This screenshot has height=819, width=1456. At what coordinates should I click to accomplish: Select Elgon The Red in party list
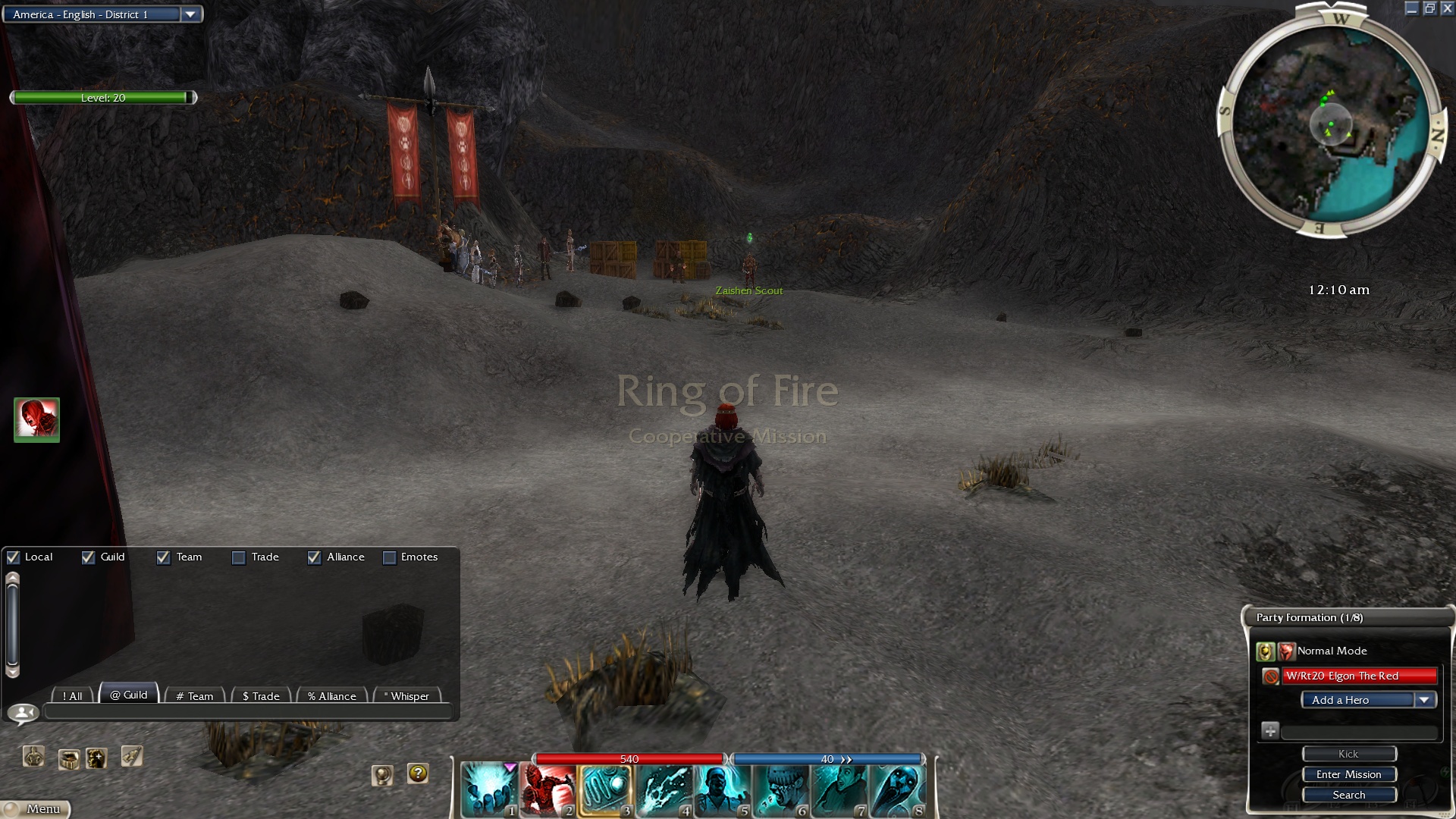point(1359,676)
